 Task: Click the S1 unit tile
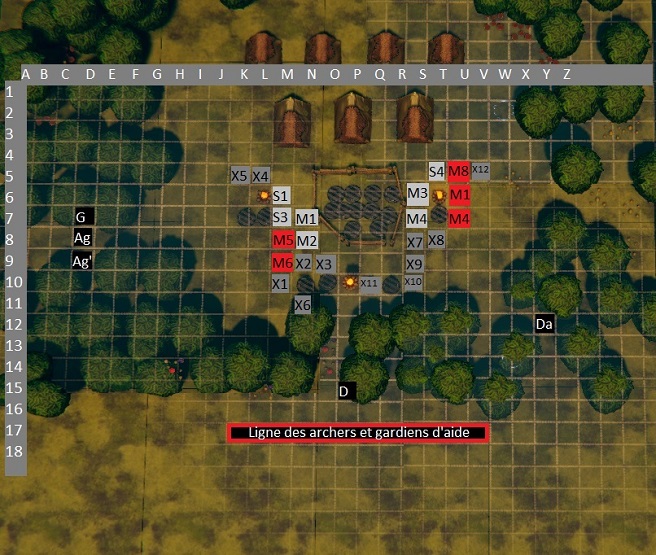(281, 195)
